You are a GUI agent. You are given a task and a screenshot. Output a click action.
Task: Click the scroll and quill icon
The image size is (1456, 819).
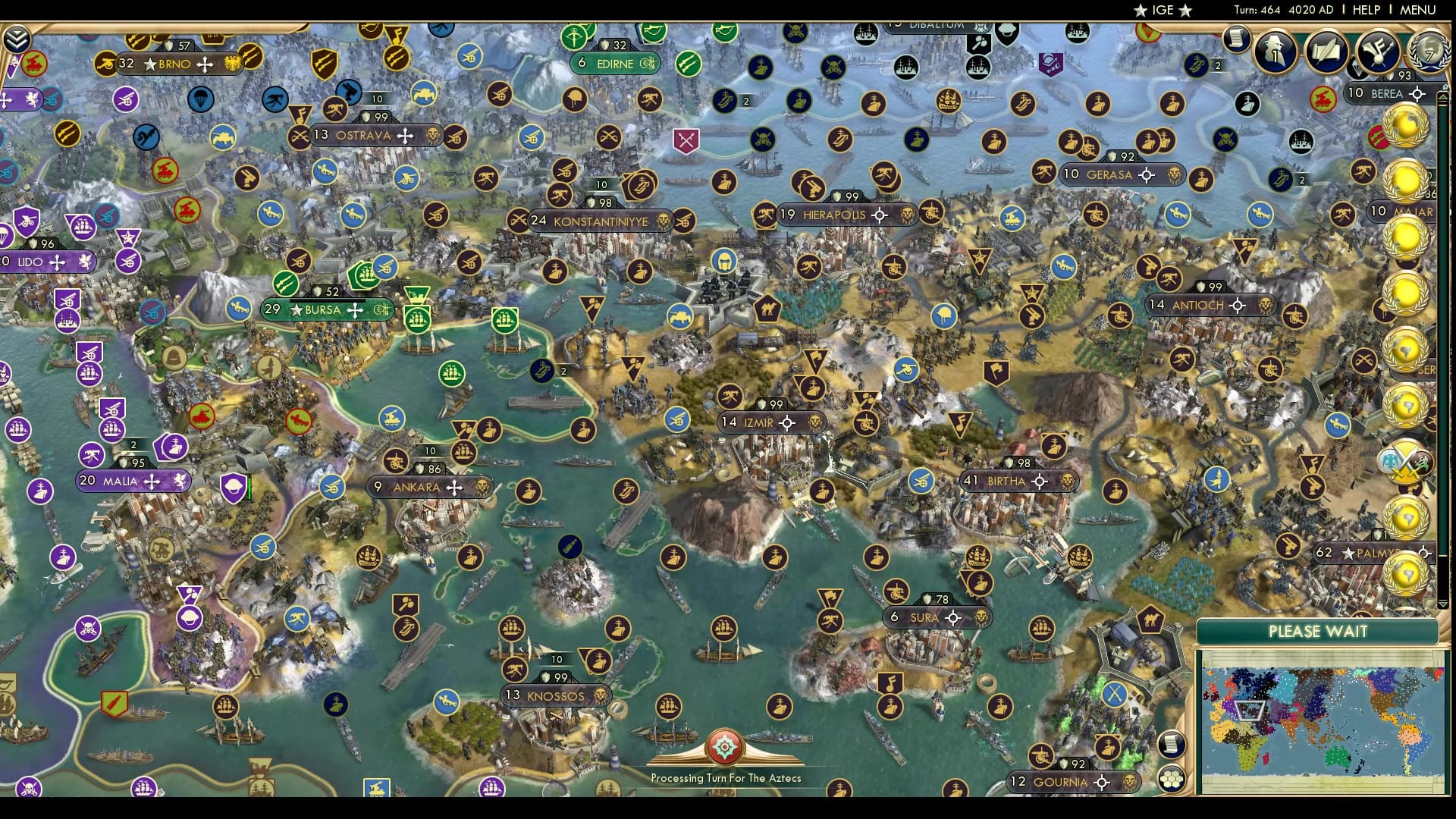(1326, 52)
